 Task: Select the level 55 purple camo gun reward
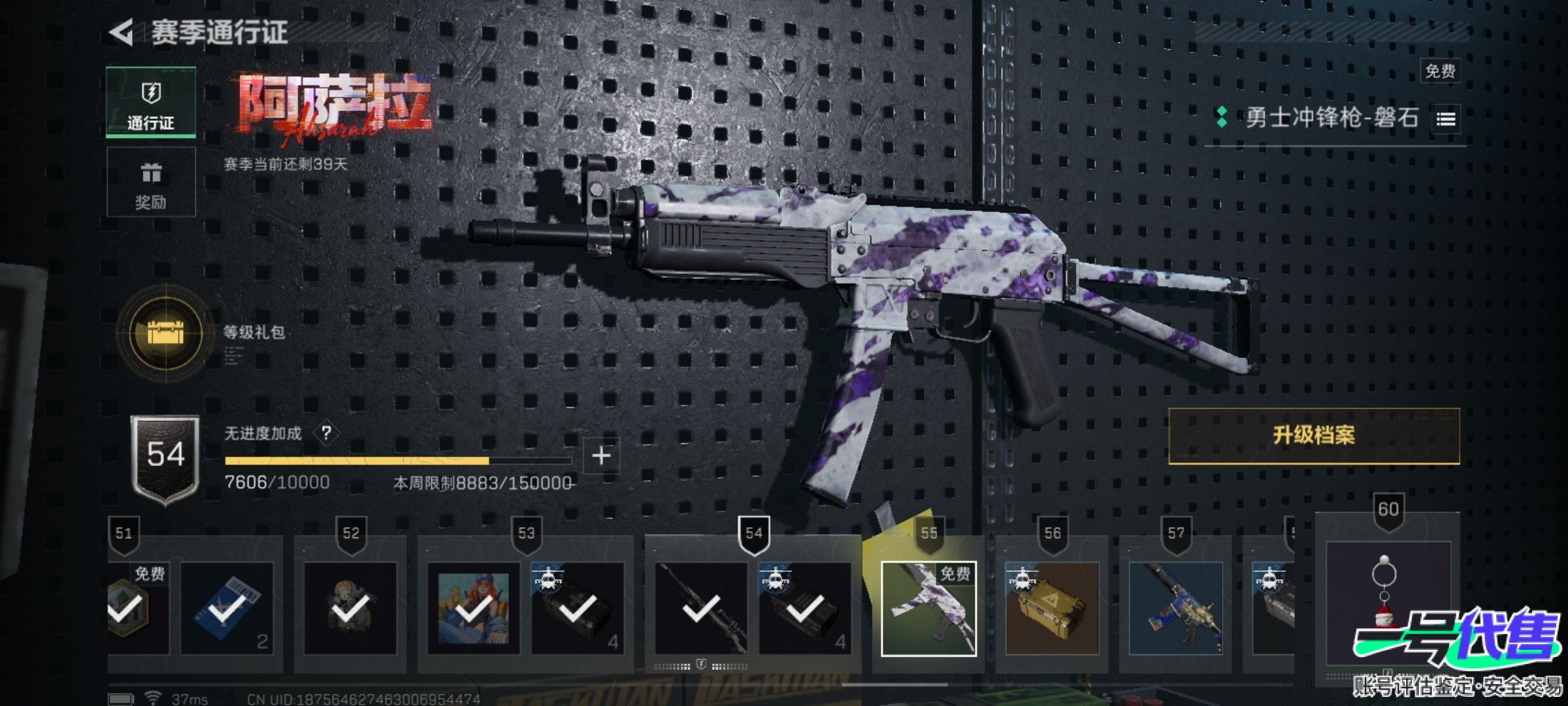(928, 609)
